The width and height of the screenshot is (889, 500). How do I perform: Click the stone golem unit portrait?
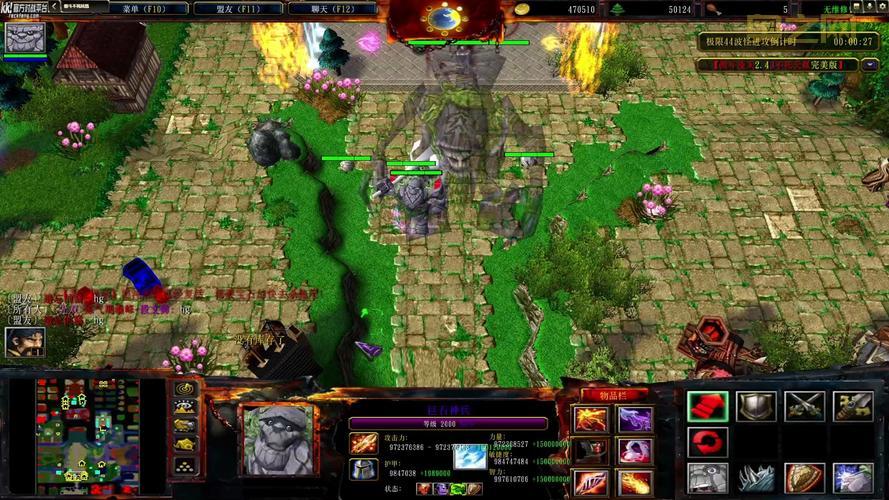pyautogui.click(x=277, y=438)
